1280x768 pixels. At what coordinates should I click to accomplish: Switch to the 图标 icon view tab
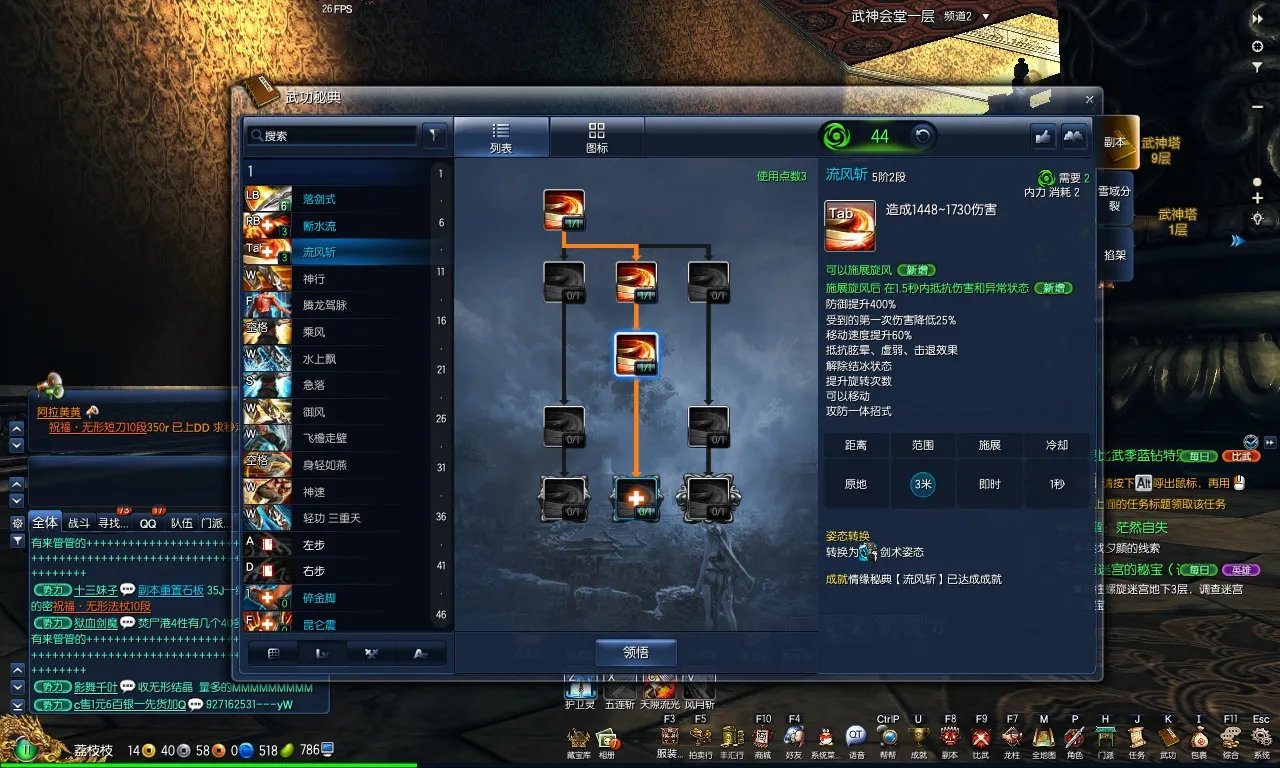point(597,135)
